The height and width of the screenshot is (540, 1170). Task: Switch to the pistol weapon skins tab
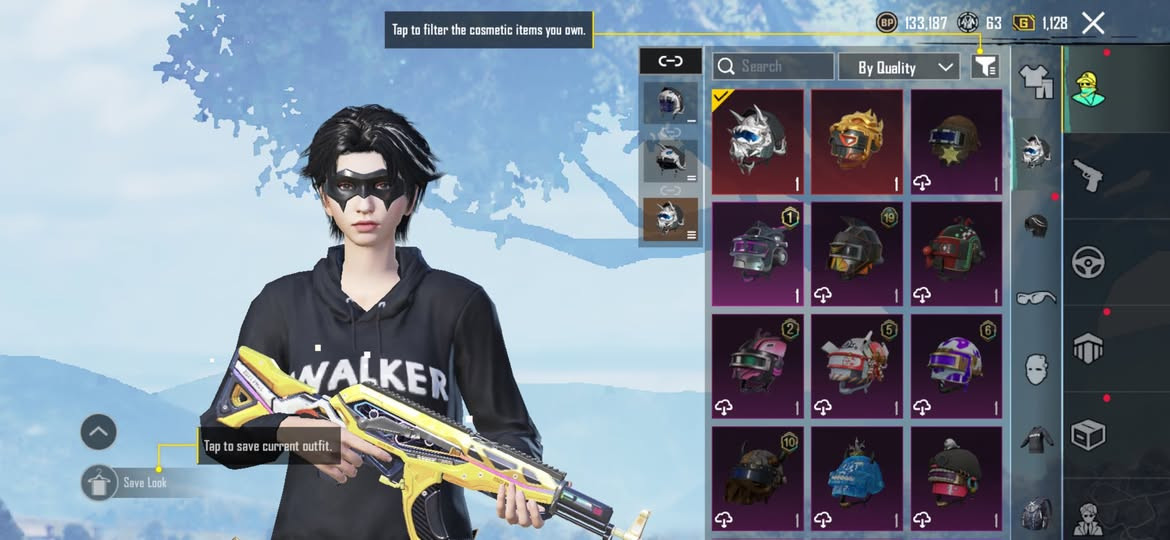pyautogui.click(x=1088, y=175)
